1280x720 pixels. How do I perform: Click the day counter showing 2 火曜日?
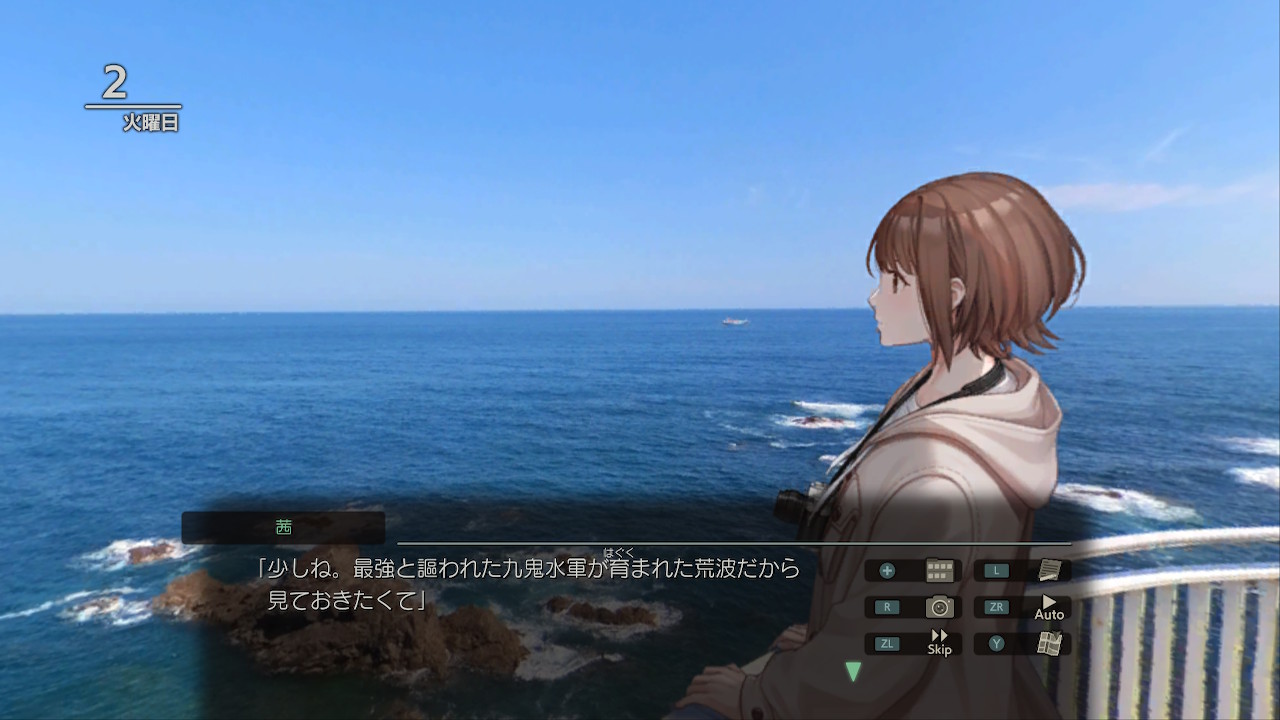pyautogui.click(x=132, y=95)
